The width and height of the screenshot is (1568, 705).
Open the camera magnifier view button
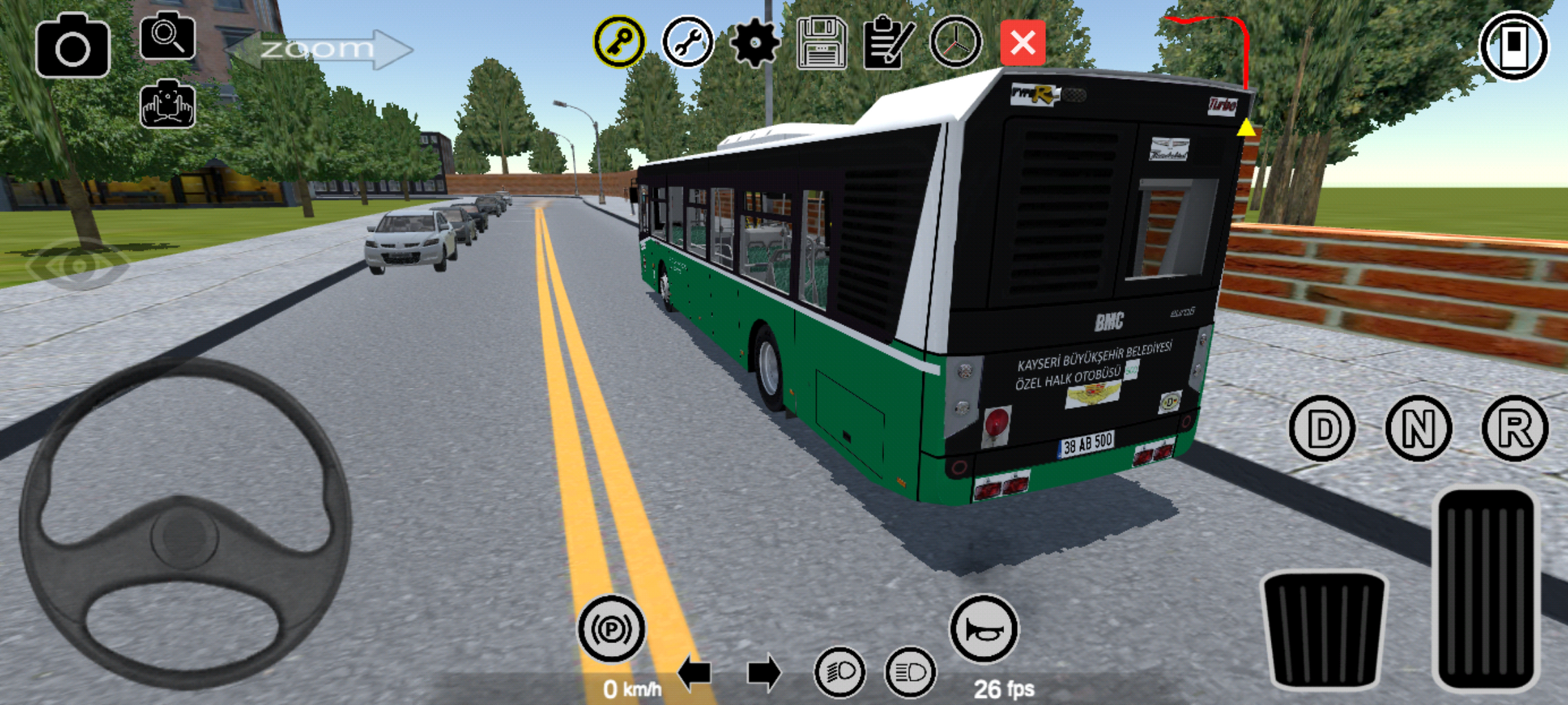pos(167,36)
